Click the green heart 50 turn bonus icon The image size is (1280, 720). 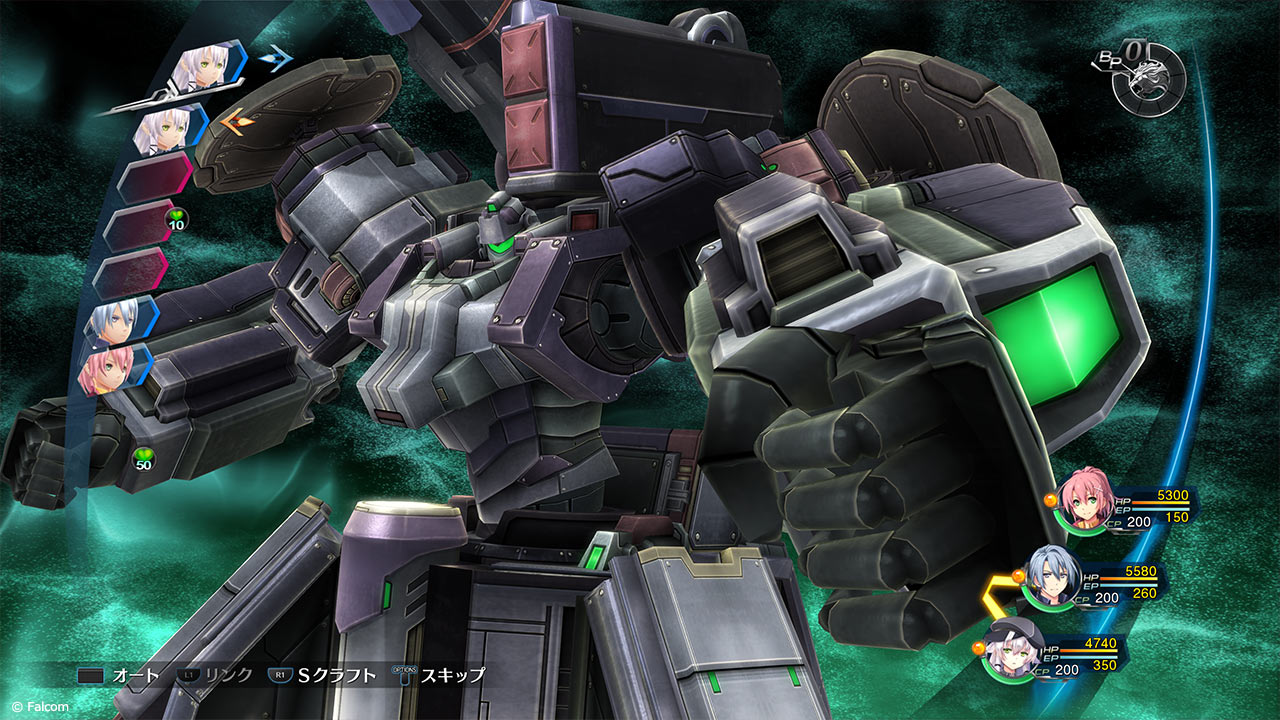[144, 459]
